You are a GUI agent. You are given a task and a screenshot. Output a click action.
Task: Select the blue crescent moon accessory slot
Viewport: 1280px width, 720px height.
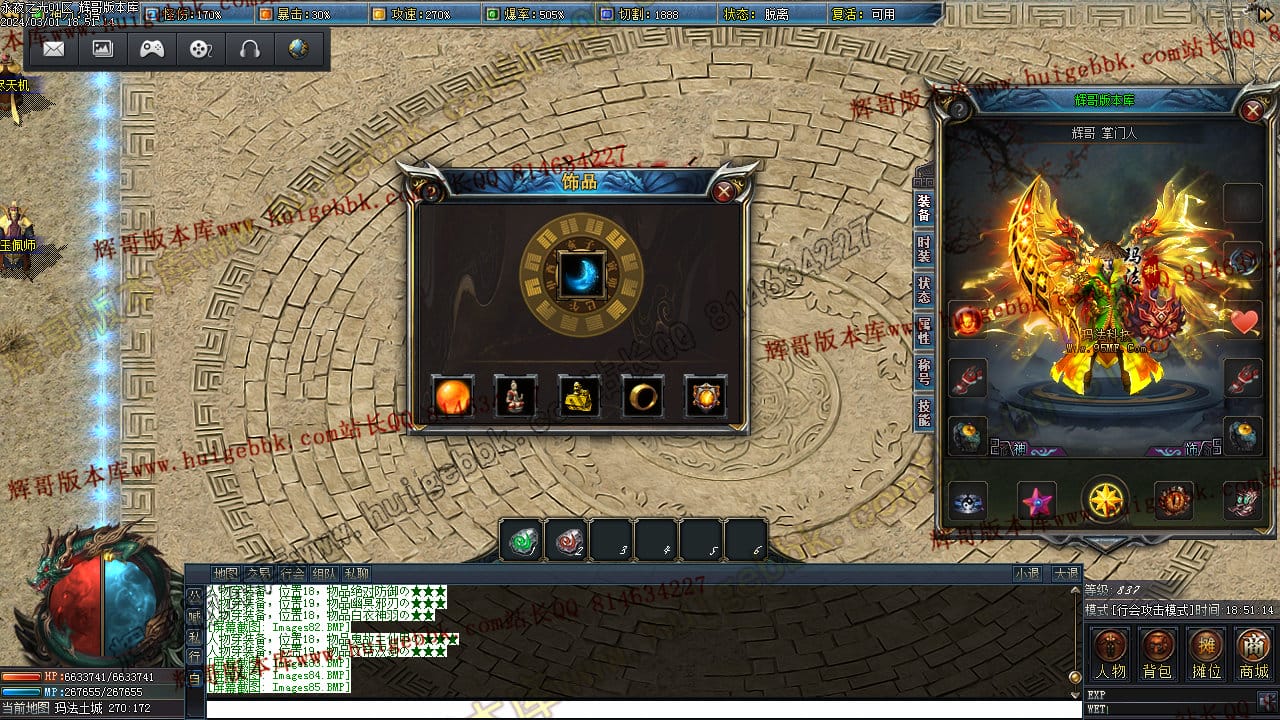point(581,275)
